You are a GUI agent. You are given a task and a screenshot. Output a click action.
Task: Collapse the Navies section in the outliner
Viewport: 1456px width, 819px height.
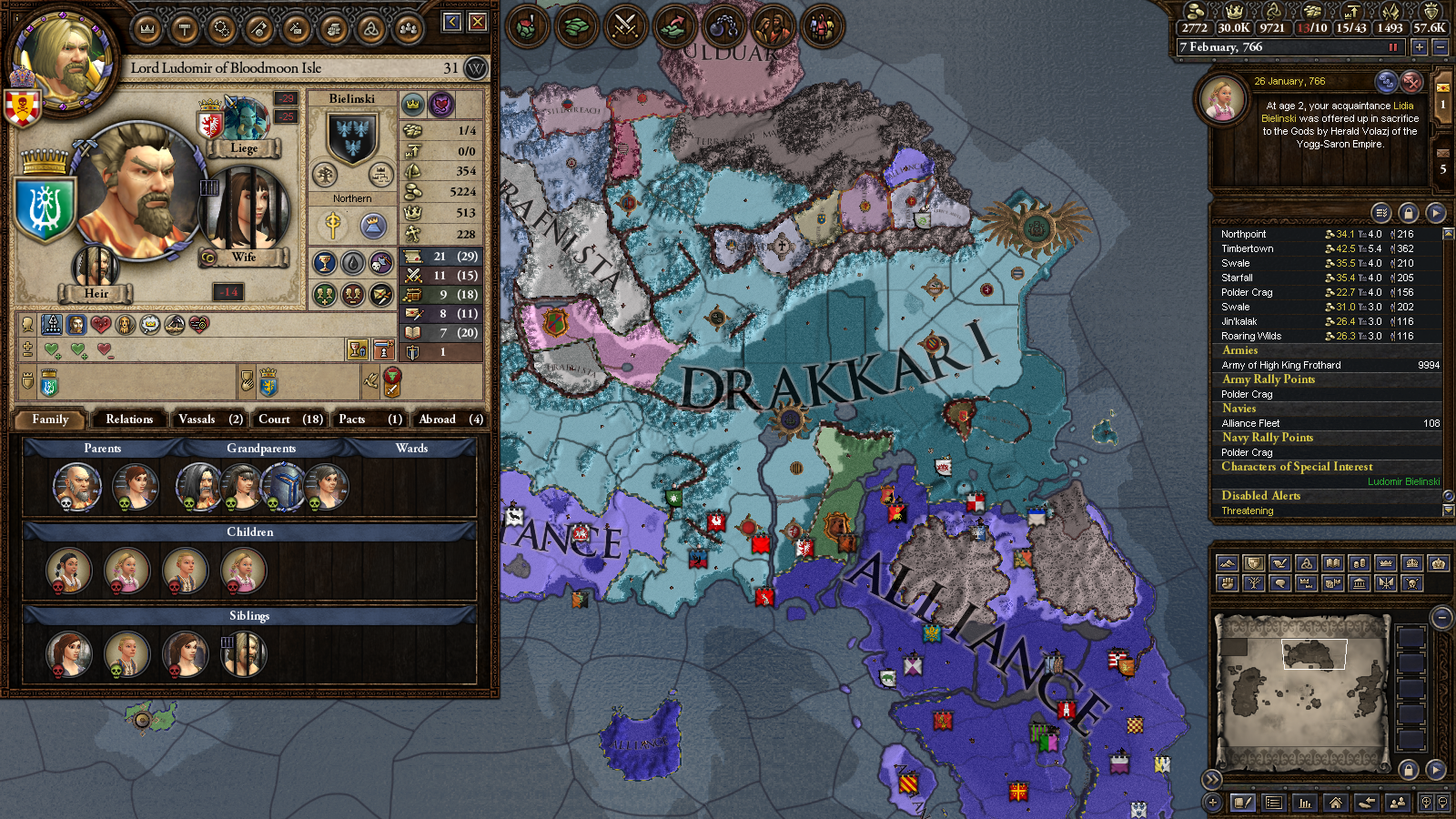(1239, 409)
